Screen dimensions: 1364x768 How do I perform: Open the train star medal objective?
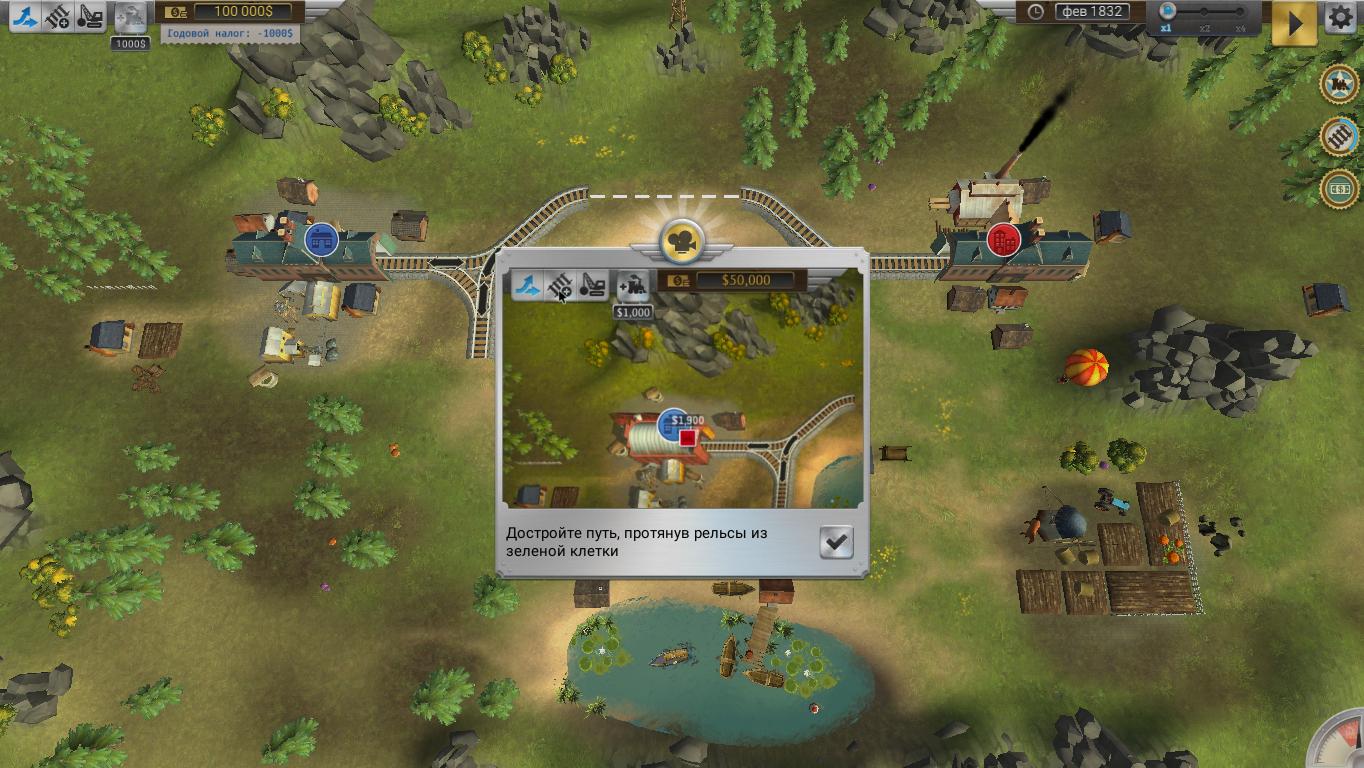pos(1339,85)
